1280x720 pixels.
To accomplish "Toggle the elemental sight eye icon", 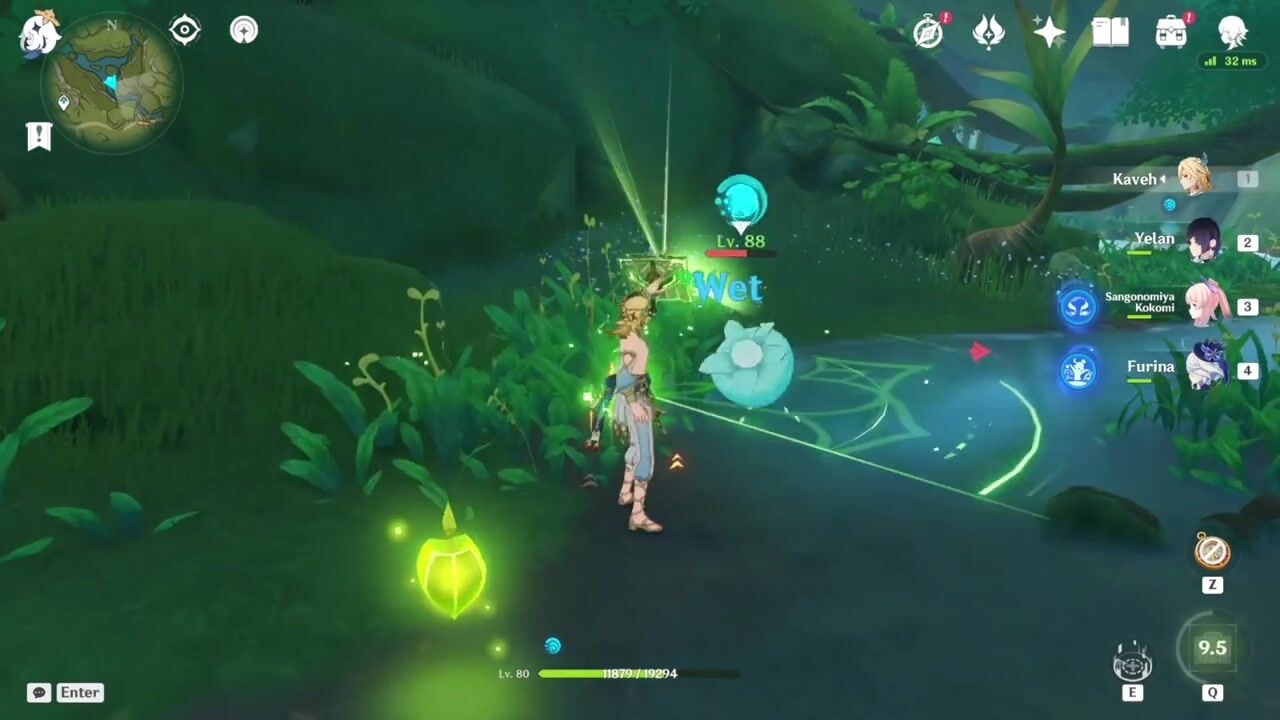I will 185,30.
